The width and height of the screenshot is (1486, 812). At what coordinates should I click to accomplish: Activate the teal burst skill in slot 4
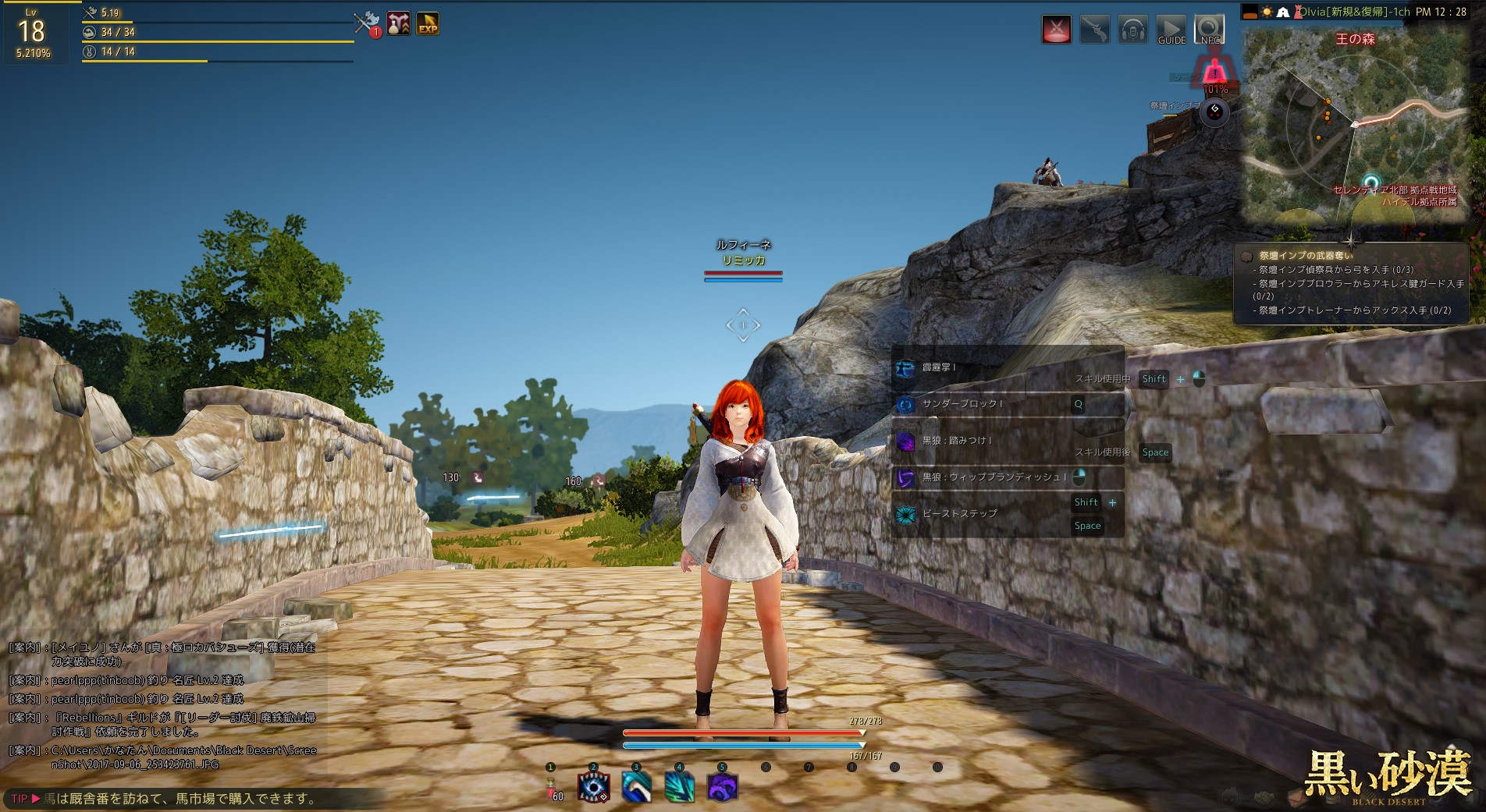pos(680,786)
